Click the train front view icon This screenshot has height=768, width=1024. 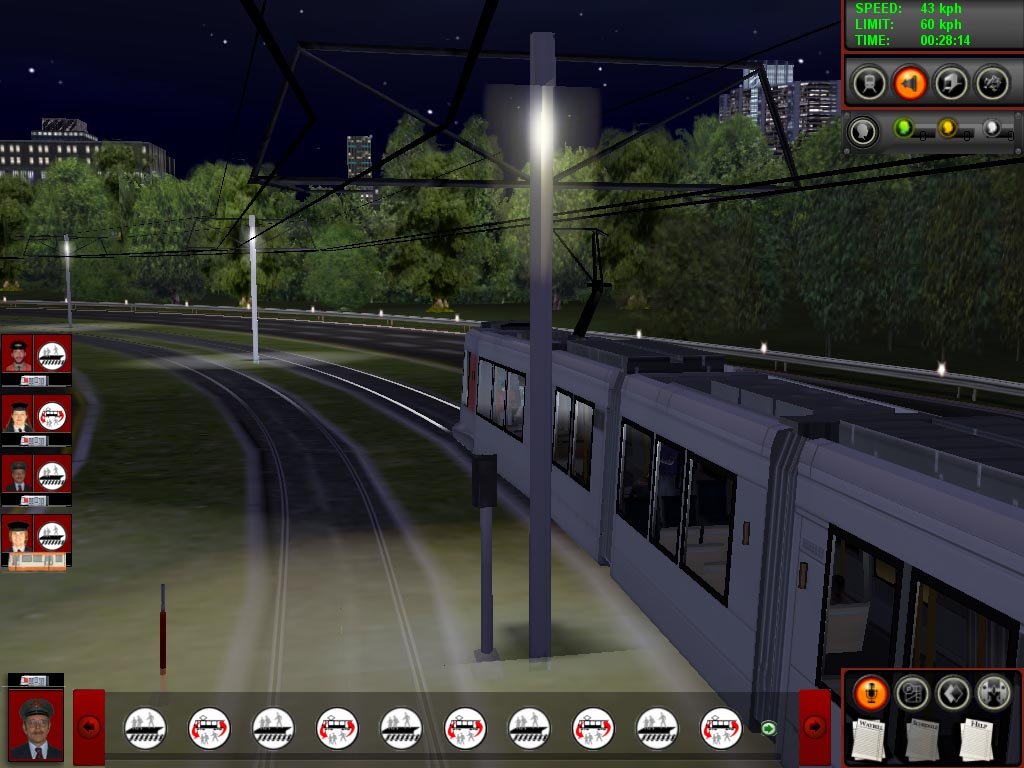(x=870, y=82)
